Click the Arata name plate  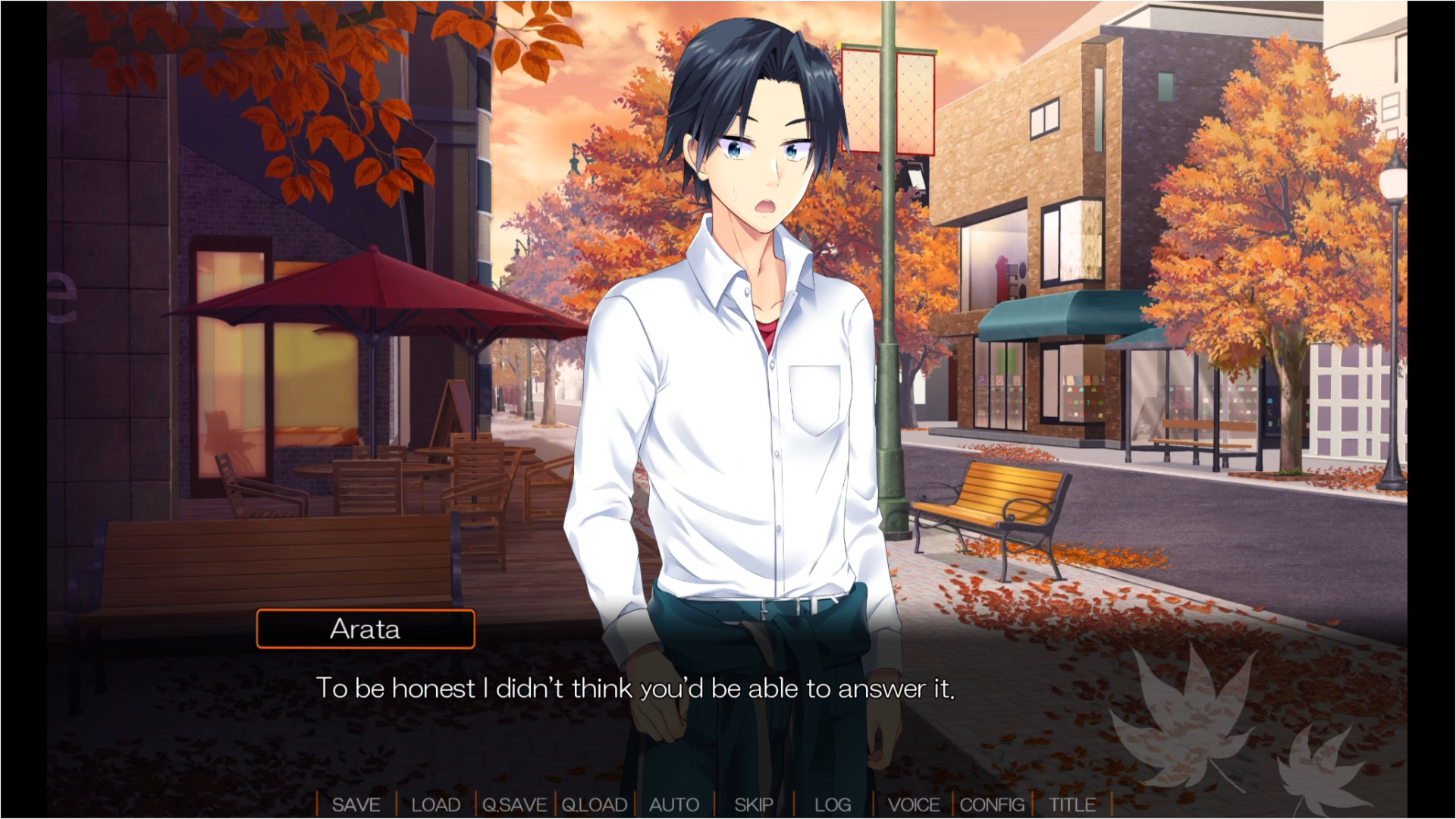(x=366, y=629)
